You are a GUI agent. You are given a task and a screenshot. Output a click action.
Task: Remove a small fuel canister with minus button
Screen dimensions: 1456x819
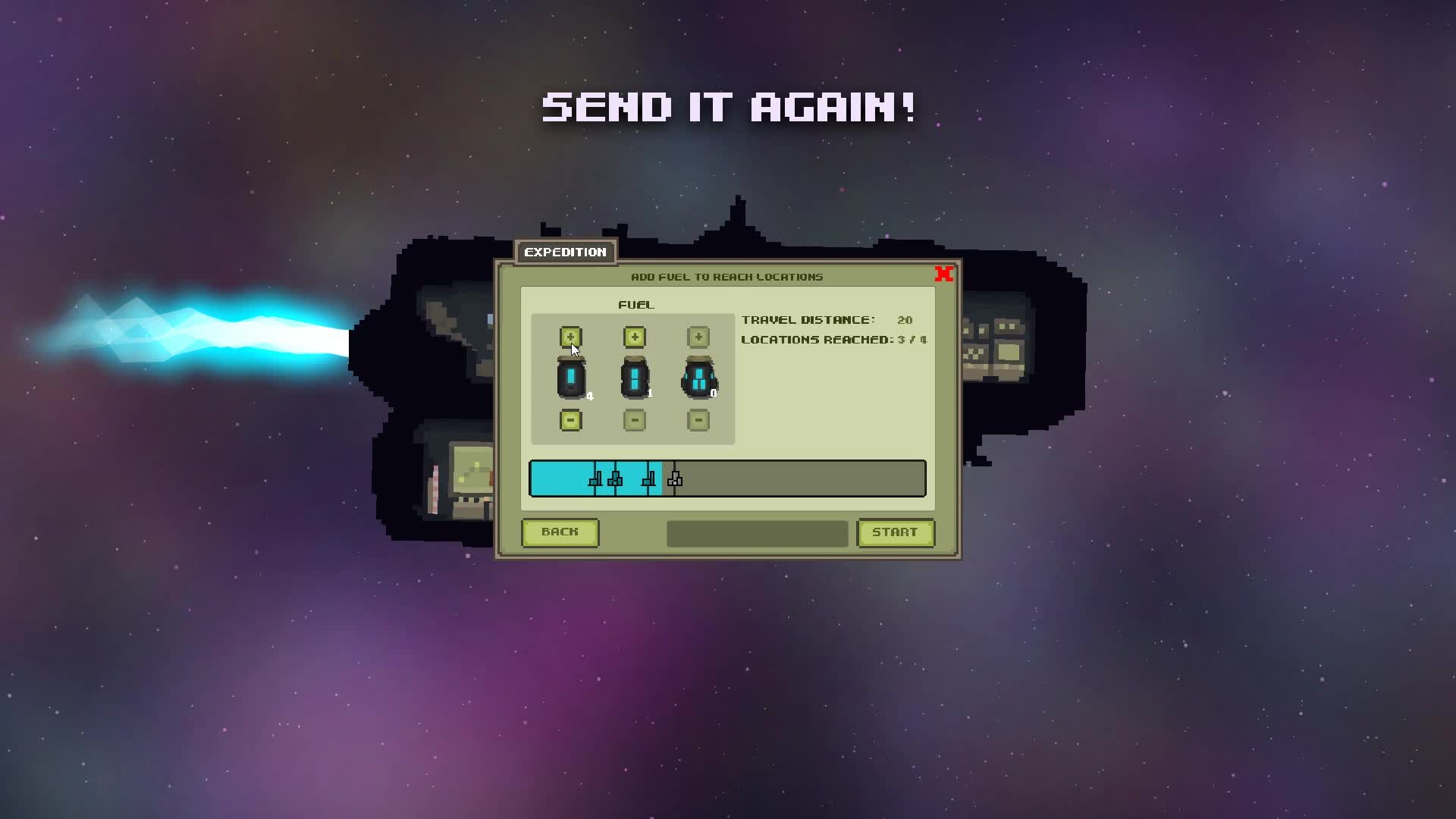tap(571, 420)
